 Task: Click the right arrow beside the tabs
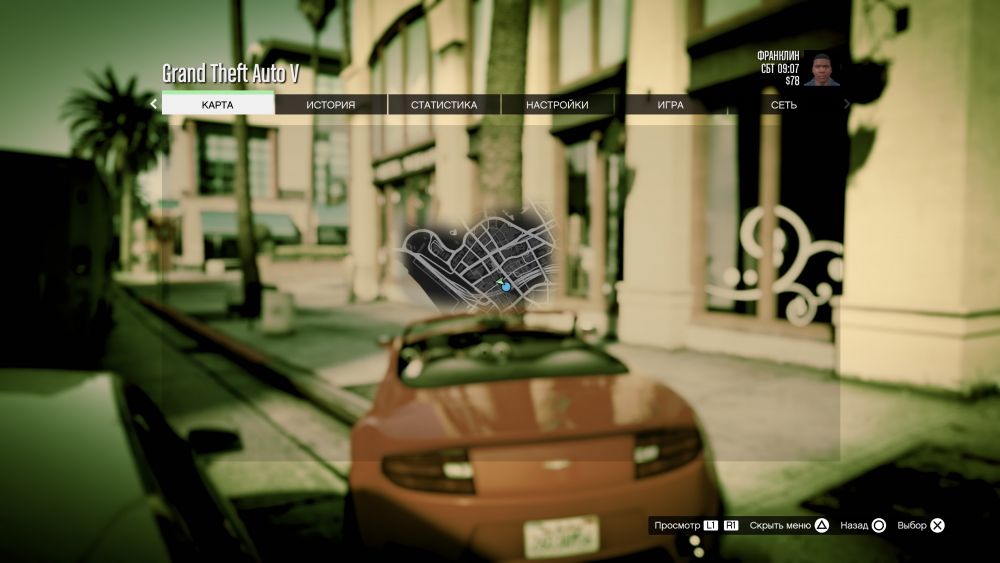pyautogui.click(x=847, y=104)
